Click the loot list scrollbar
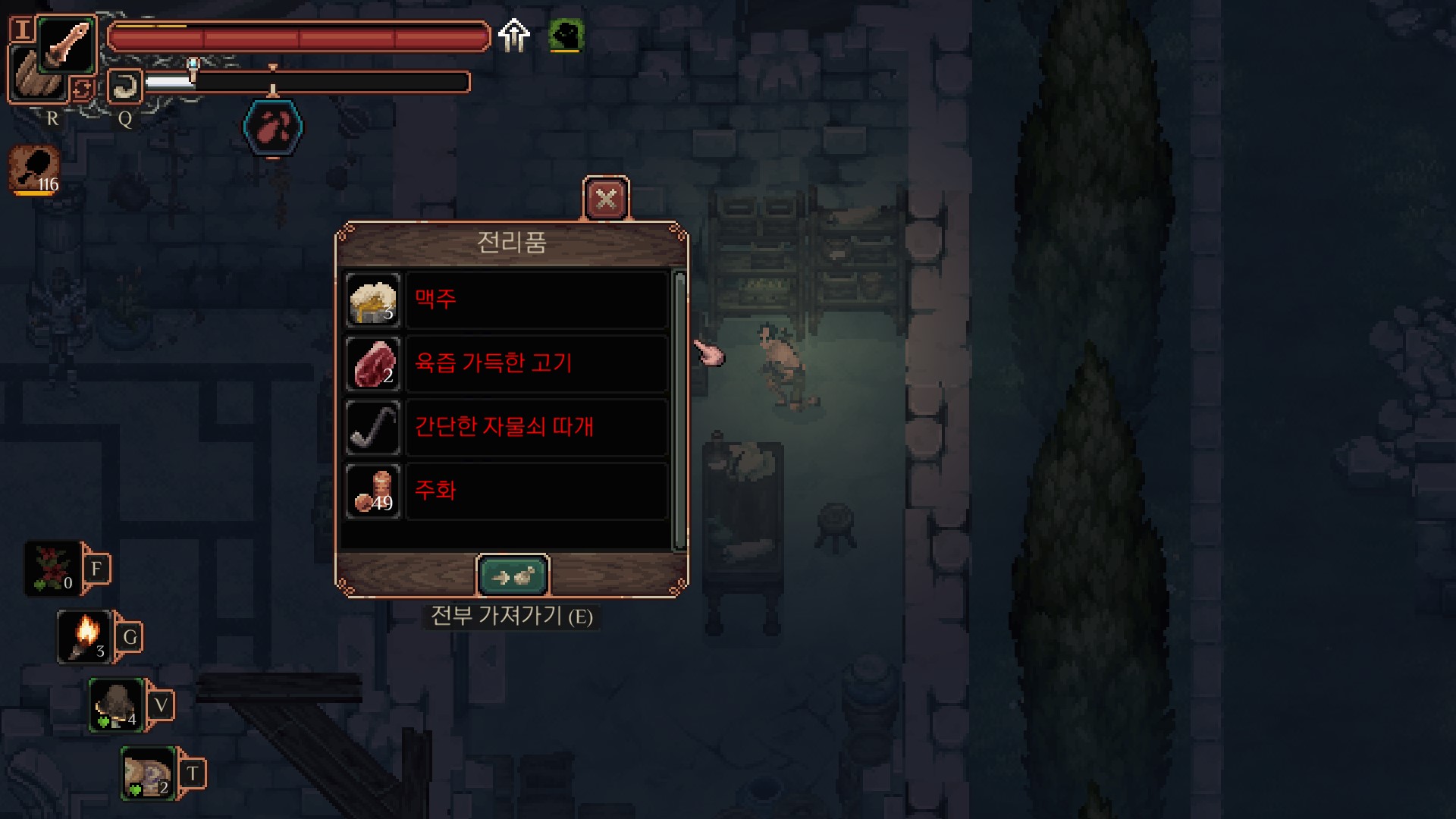1456x819 pixels. (679, 409)
